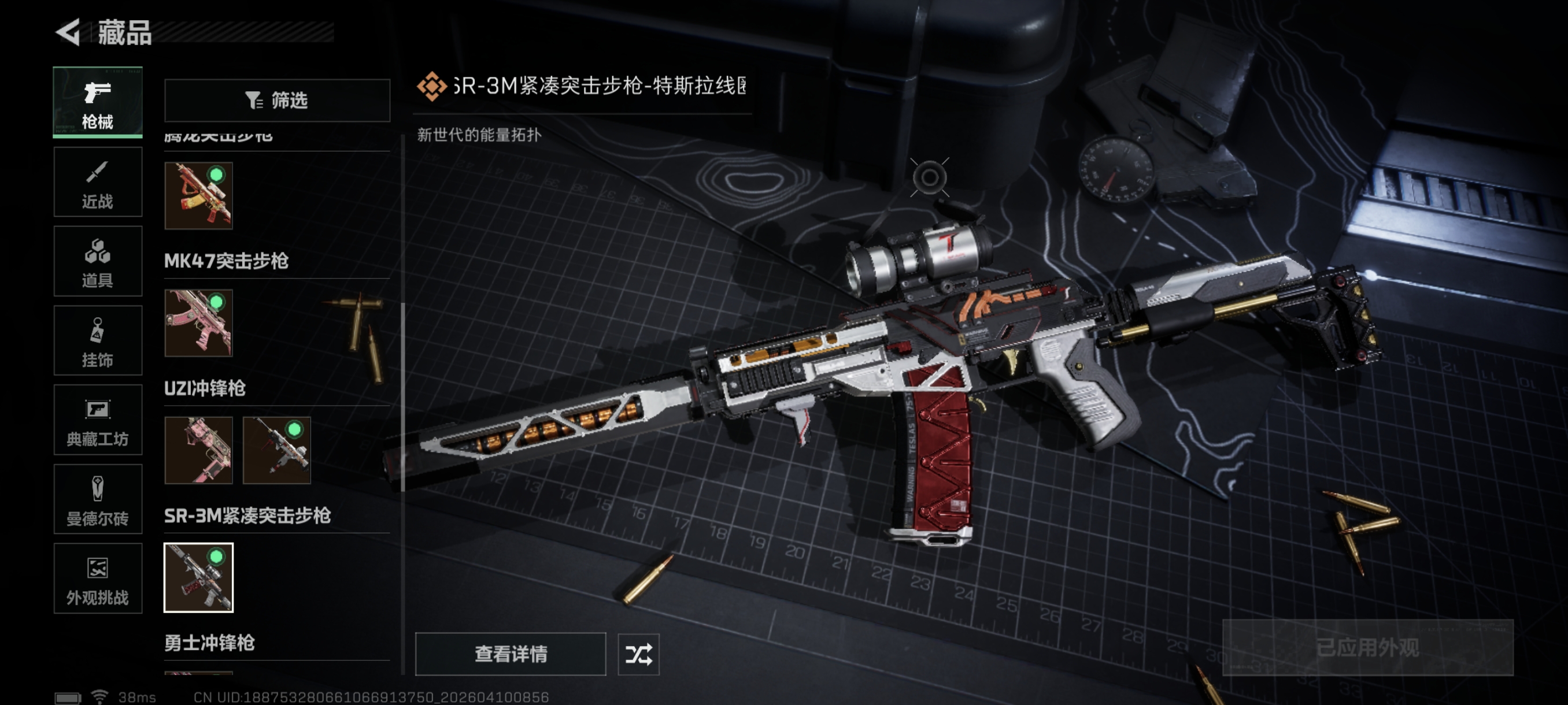
Task: Open the 近战 melee category
Action: [x=97, y=182]
